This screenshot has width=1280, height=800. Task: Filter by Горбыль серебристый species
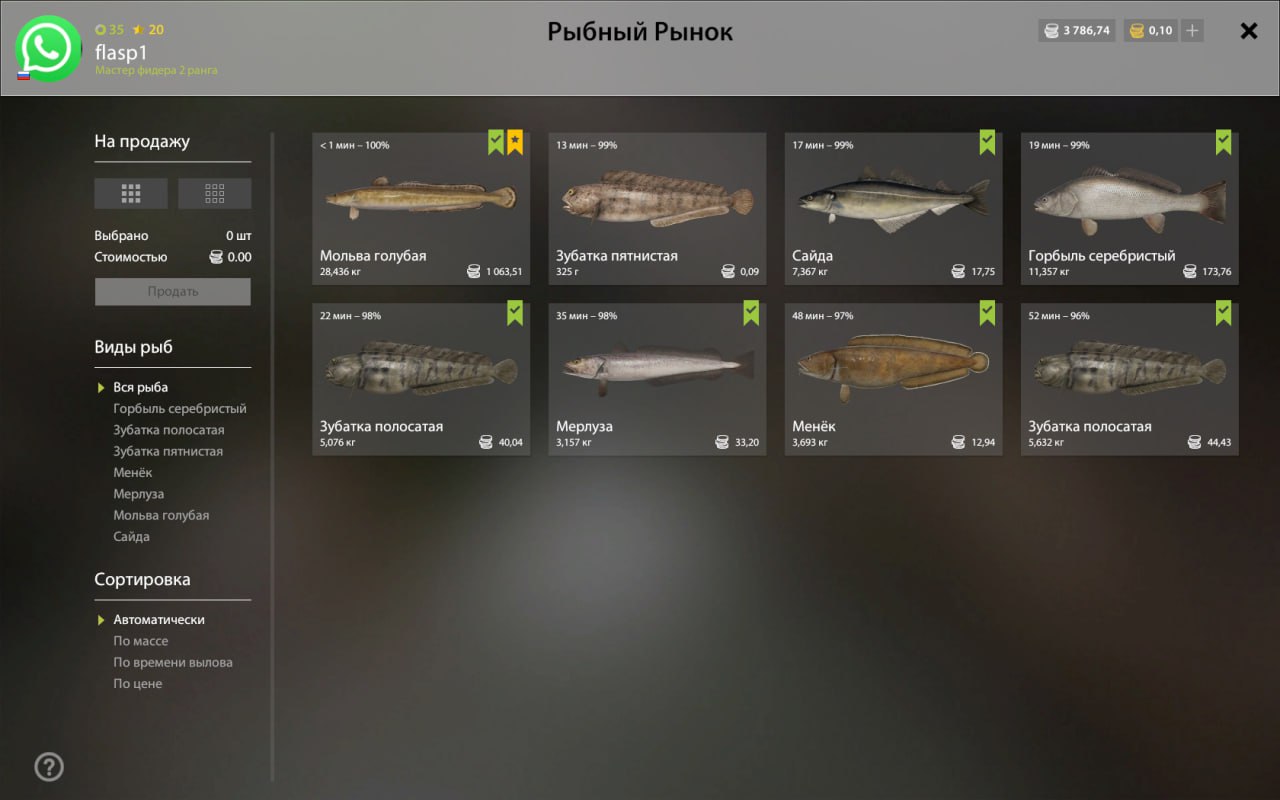click(180, 409)
